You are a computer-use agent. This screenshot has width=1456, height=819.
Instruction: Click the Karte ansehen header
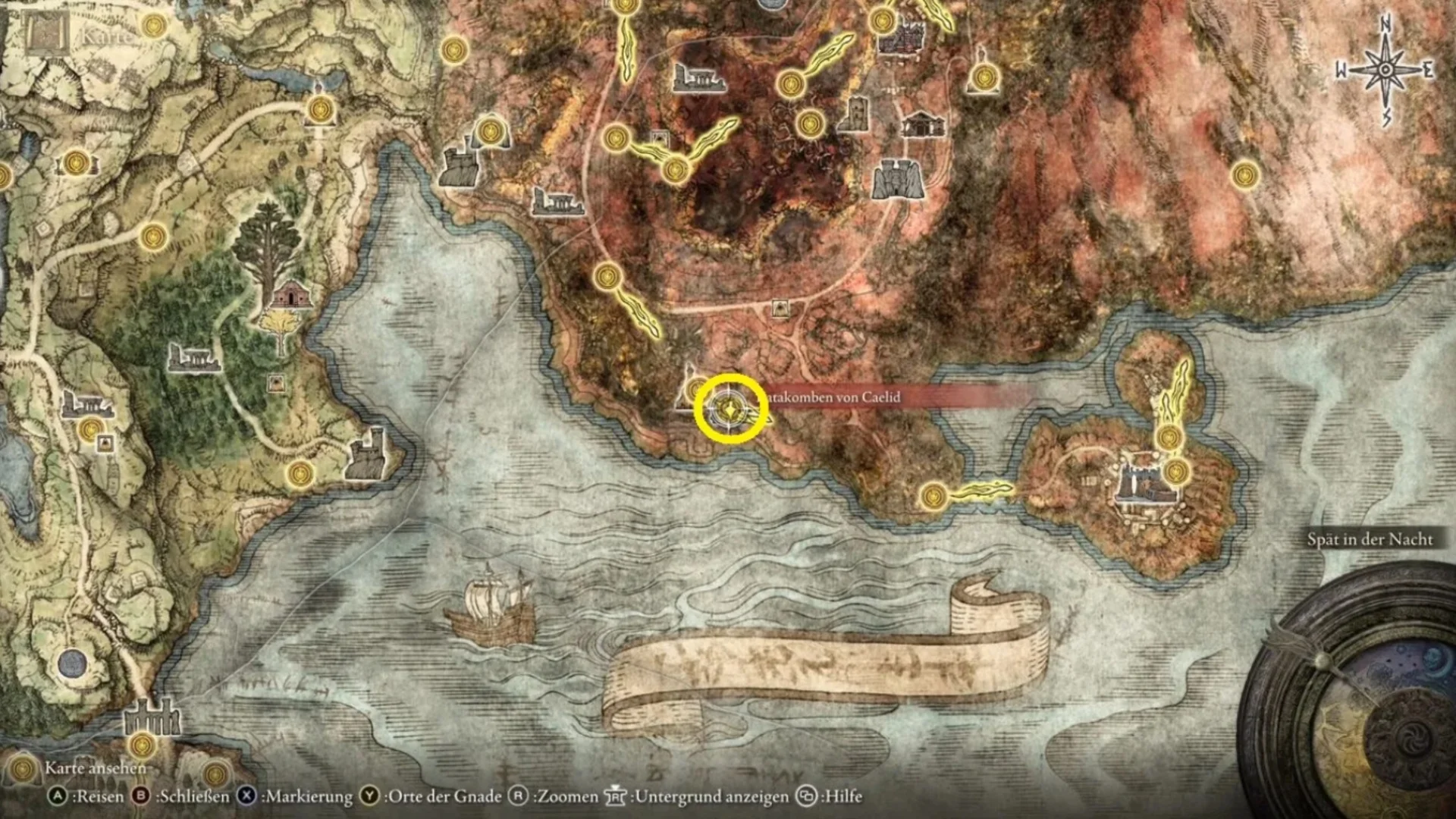click(95, 768)
